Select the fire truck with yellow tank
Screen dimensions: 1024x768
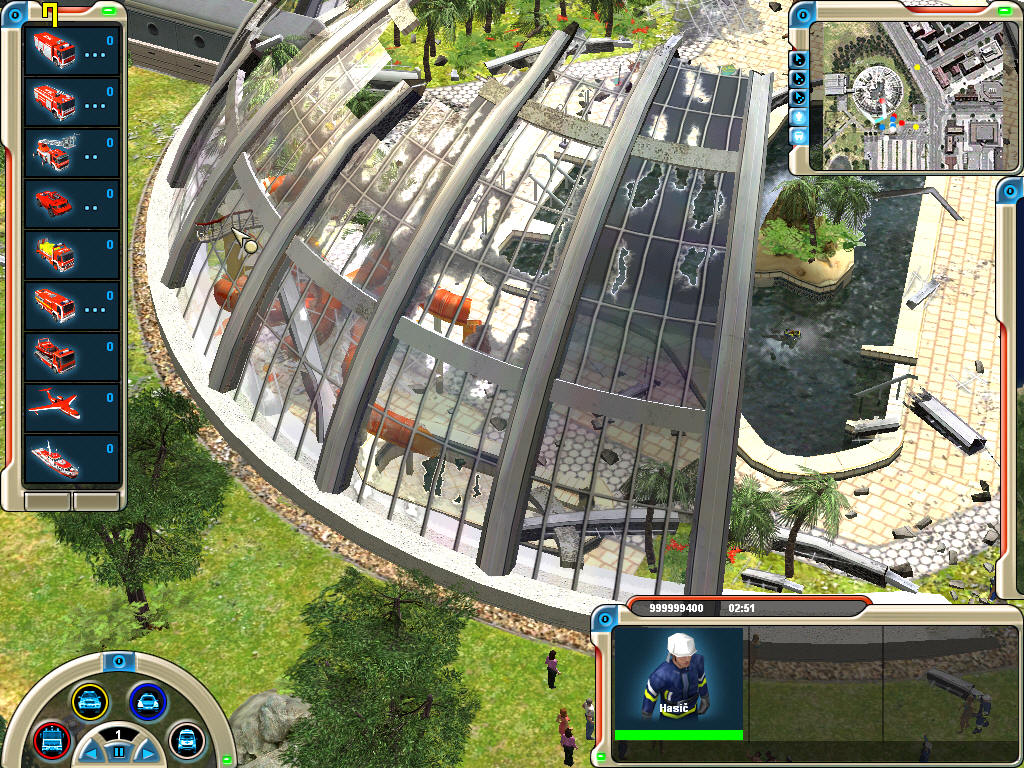(x=54, y=253)
